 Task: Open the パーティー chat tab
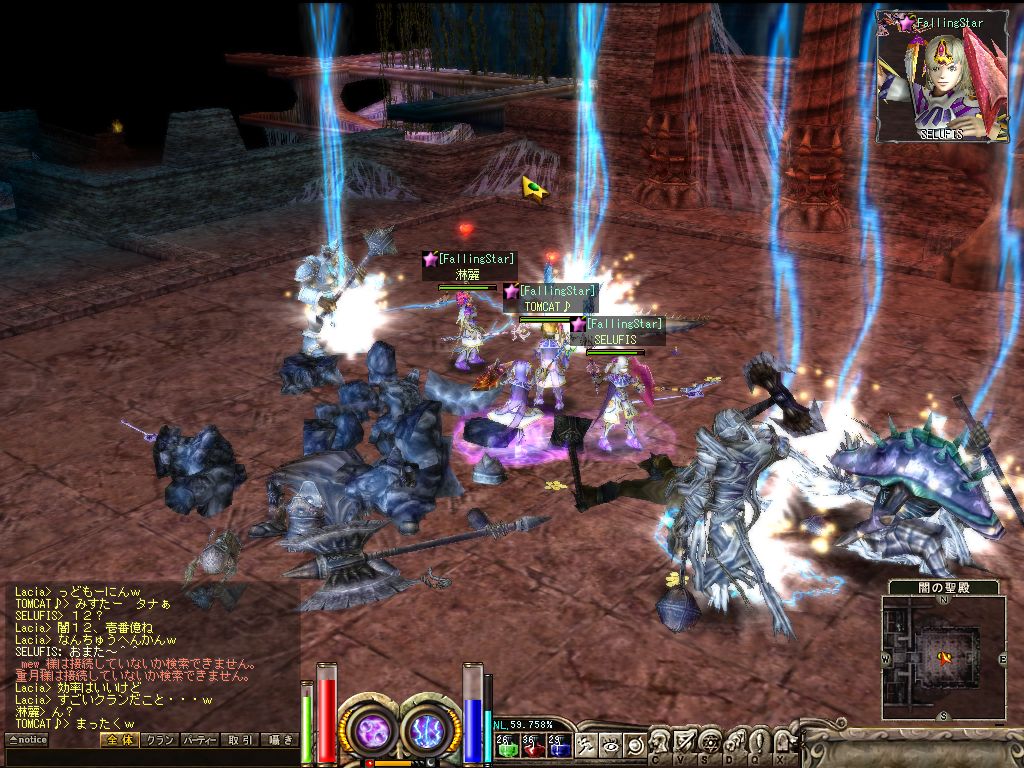click(x=199, y=740)
